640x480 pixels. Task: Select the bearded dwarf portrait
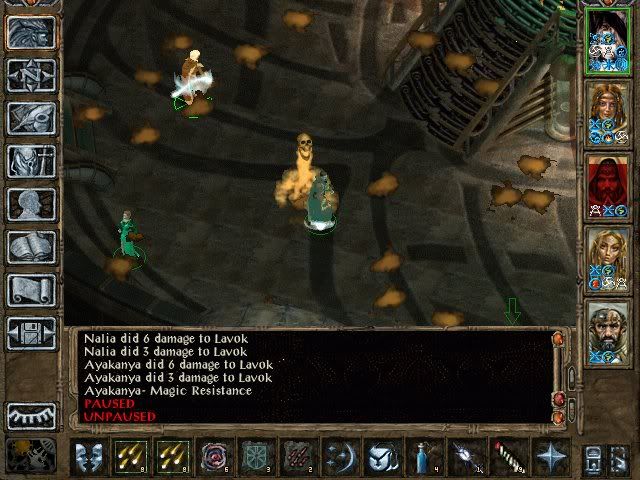608,331
